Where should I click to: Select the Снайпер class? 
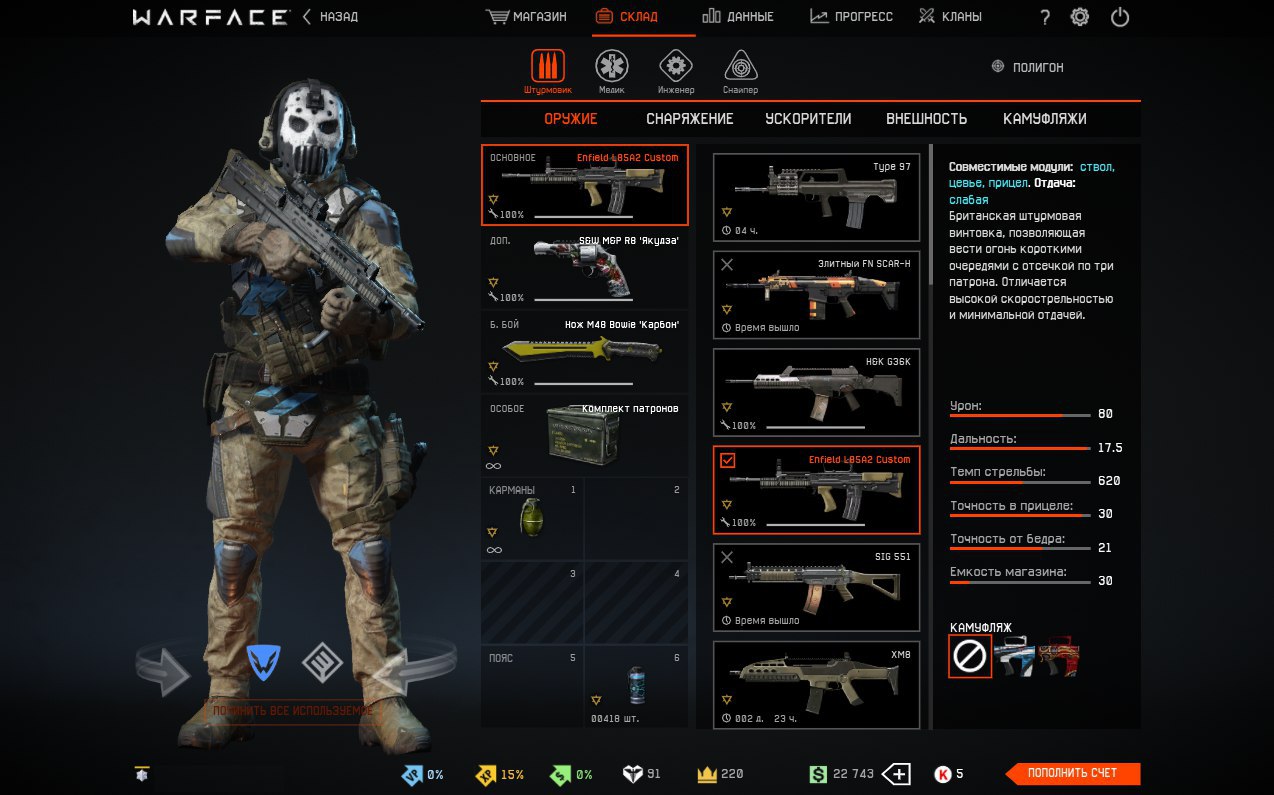[x=740, y=71]
